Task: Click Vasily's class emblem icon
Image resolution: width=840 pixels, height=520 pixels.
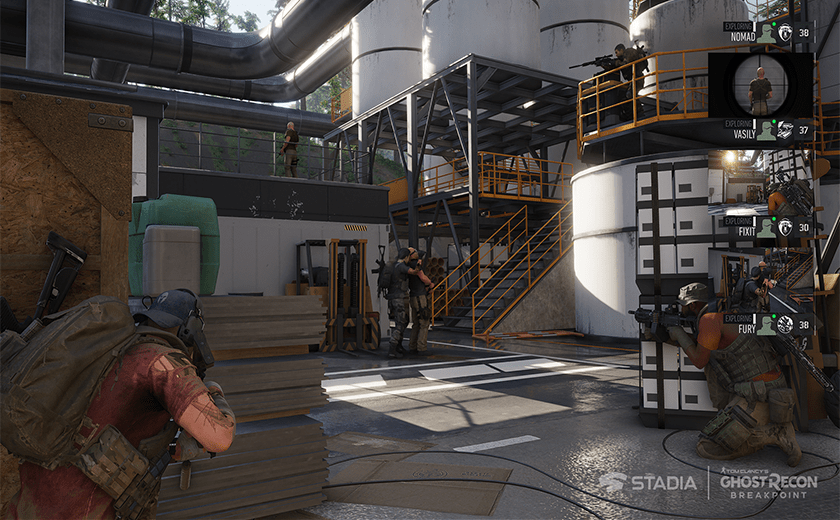Action: [785, 129]
